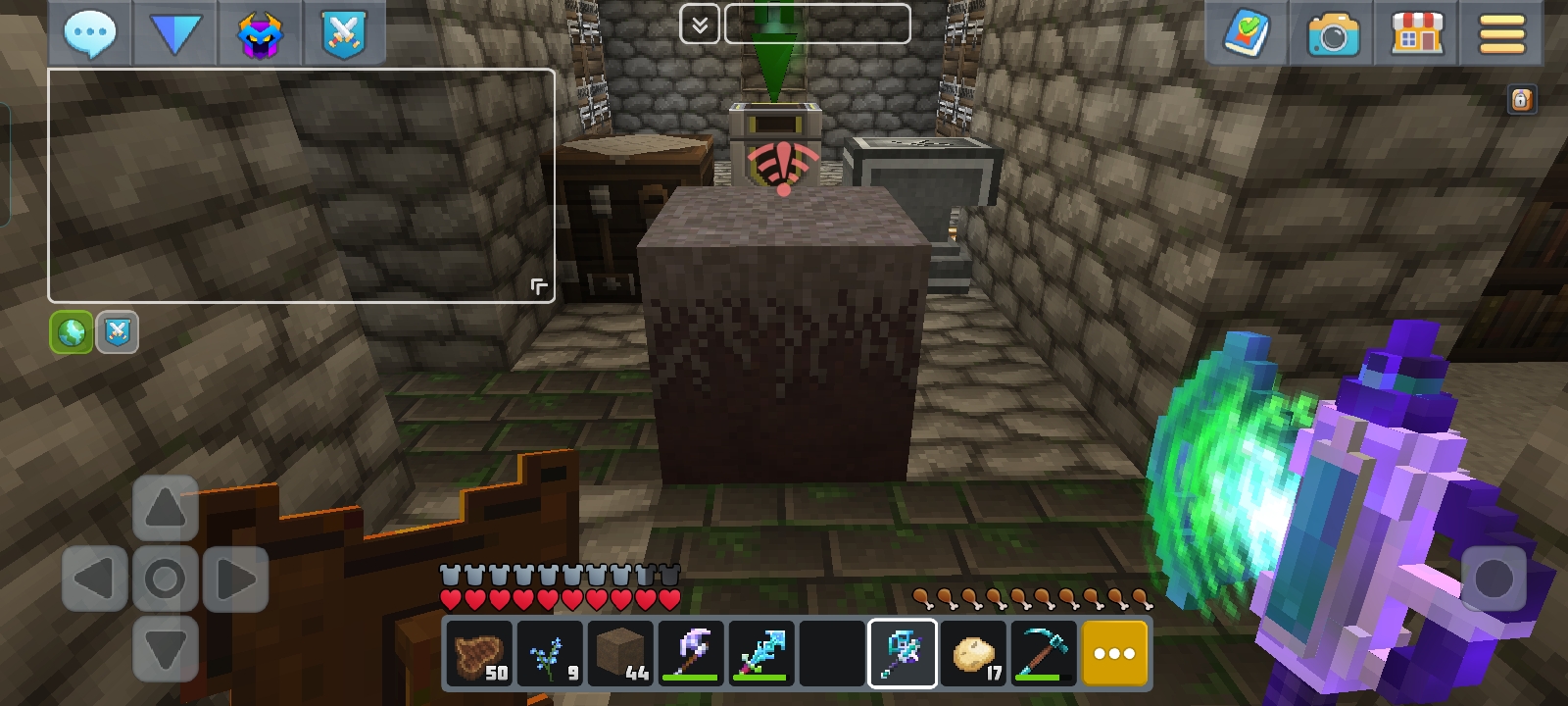The width and height of the screenshot is (1568, 706).
Task: Select the potato hotbar slot
Action: (x=973, y=653)
